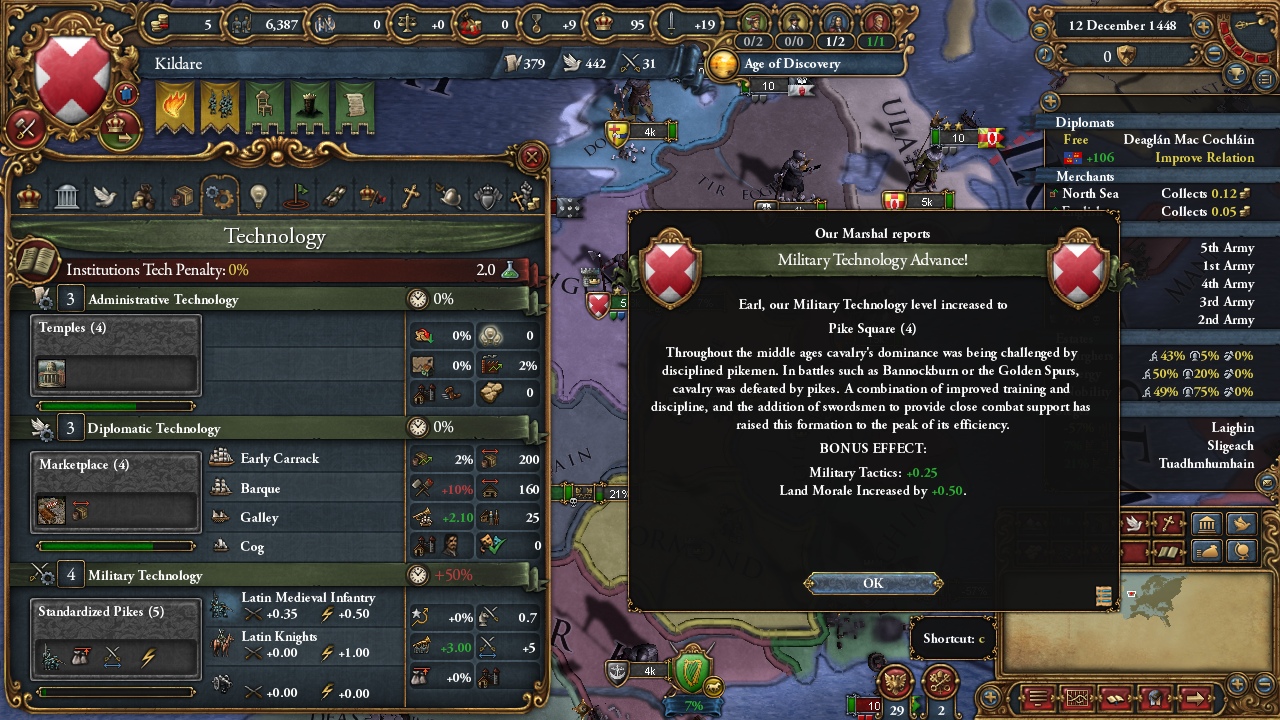The image size is (1280, 720).
Task: Toggle the religious macro cross button
Action: pyautogui.click(x=1166, y=524)
